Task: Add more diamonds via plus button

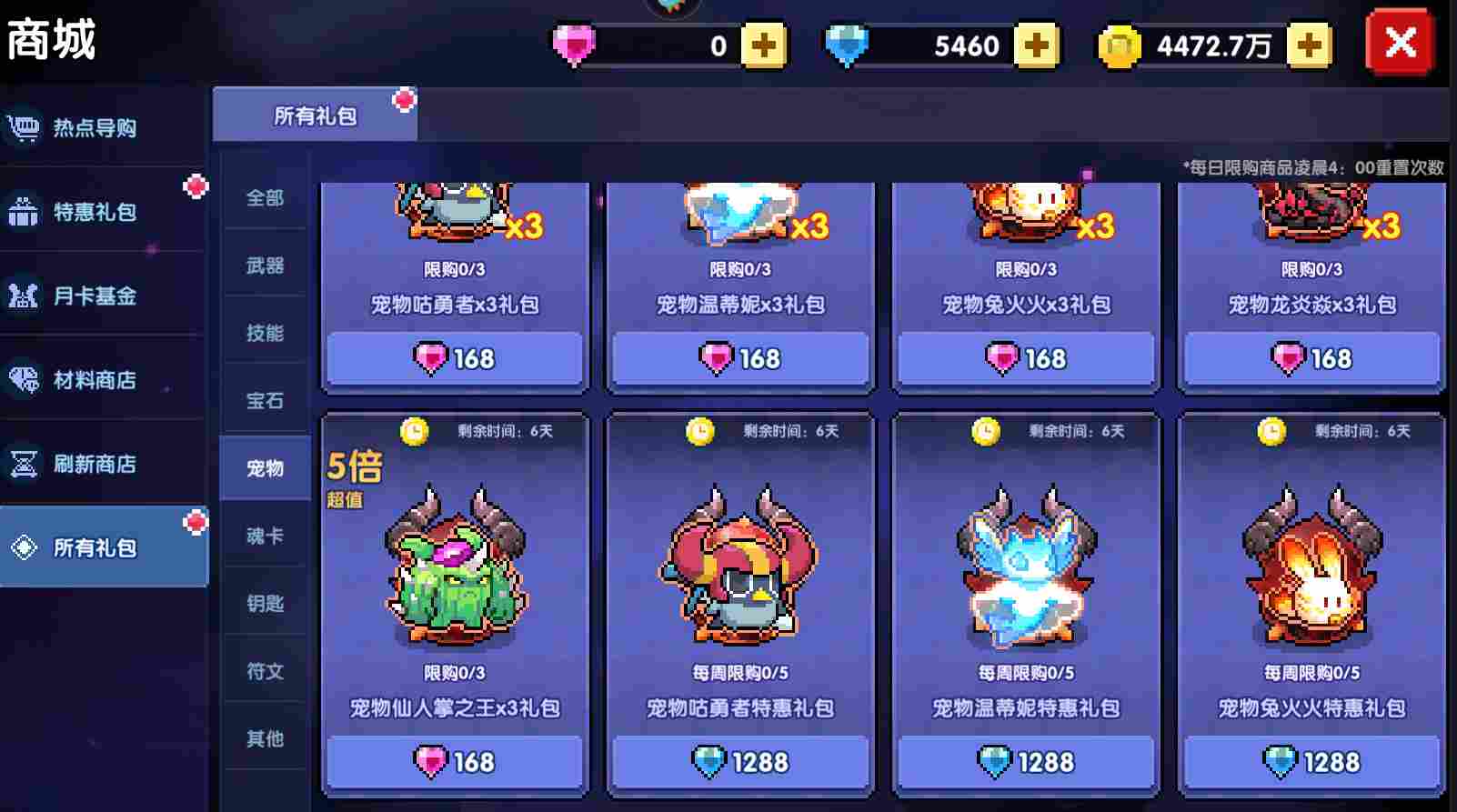Action: (1035, 43)
